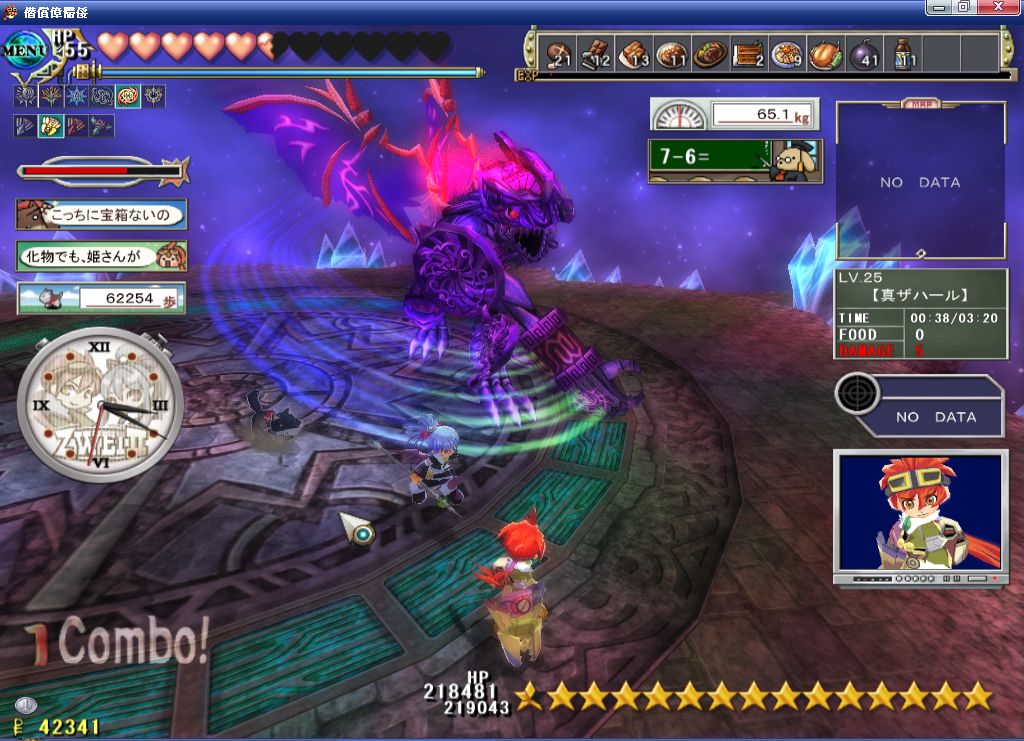Pick the roast chicken food item
The height and width of the screenshot is (741, 1024).
(826, 54)
